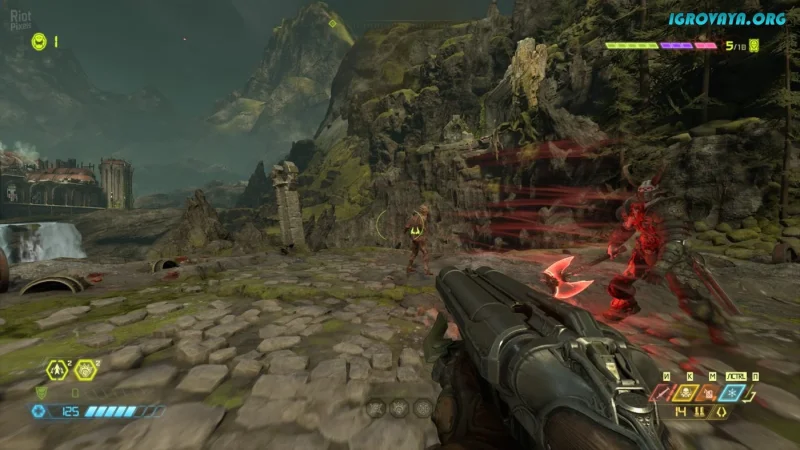The height and width of the screenshot is (450, 800).
Task: Click the green extra life helmet icon
Action: coord(39,41)
